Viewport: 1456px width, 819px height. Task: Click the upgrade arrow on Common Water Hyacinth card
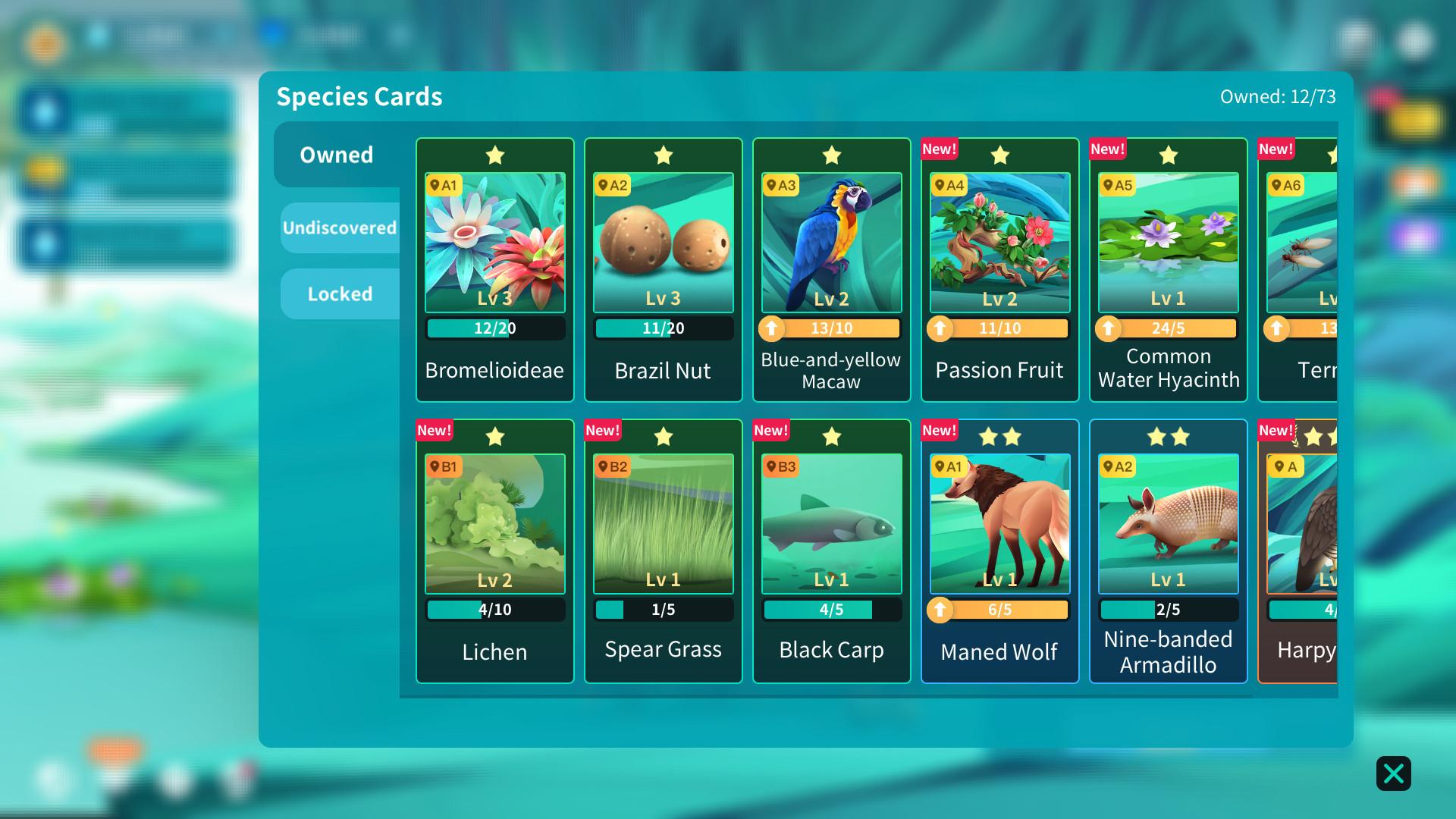1108,328
